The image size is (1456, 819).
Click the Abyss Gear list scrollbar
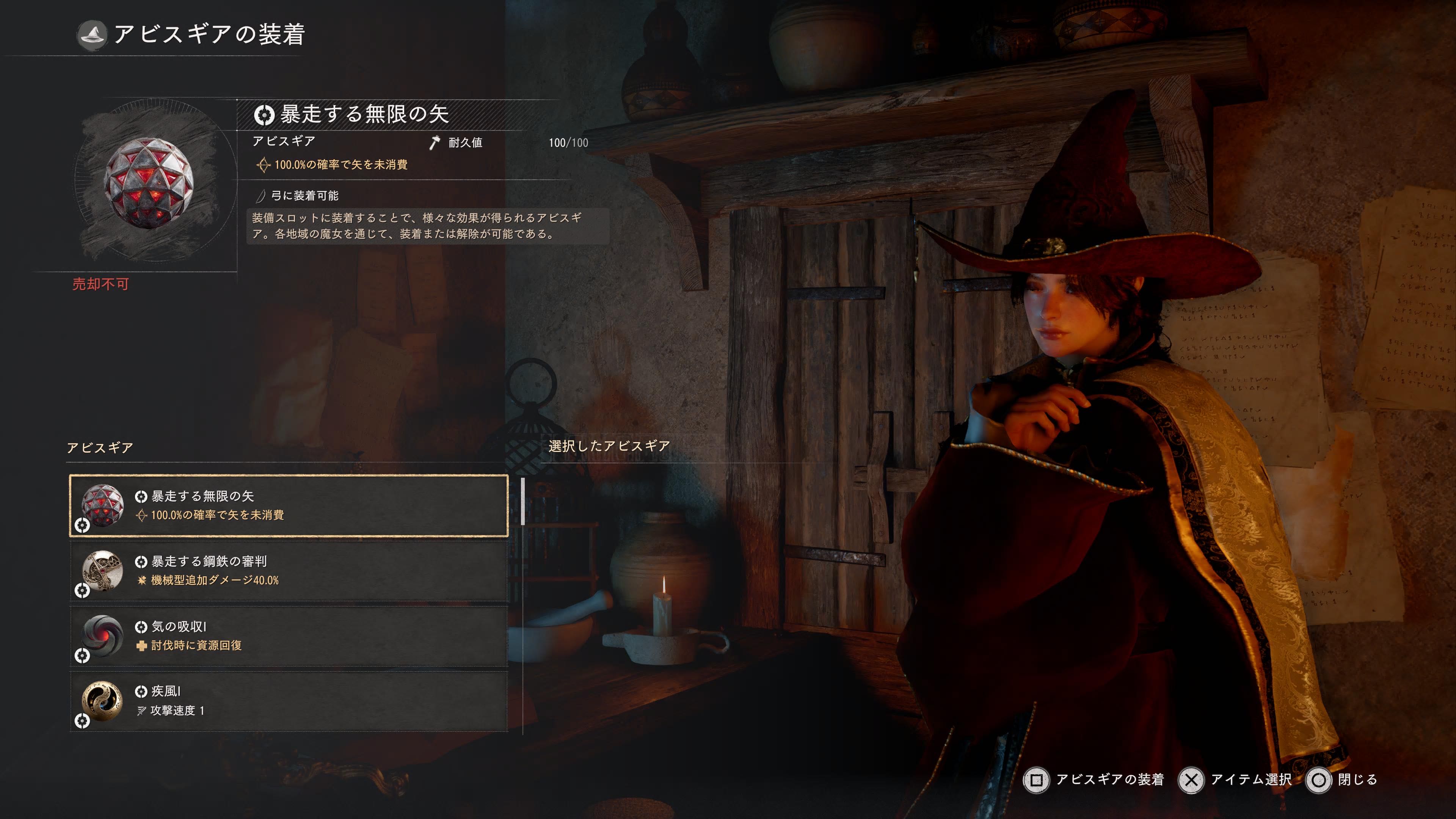click(x=523, y=501)
